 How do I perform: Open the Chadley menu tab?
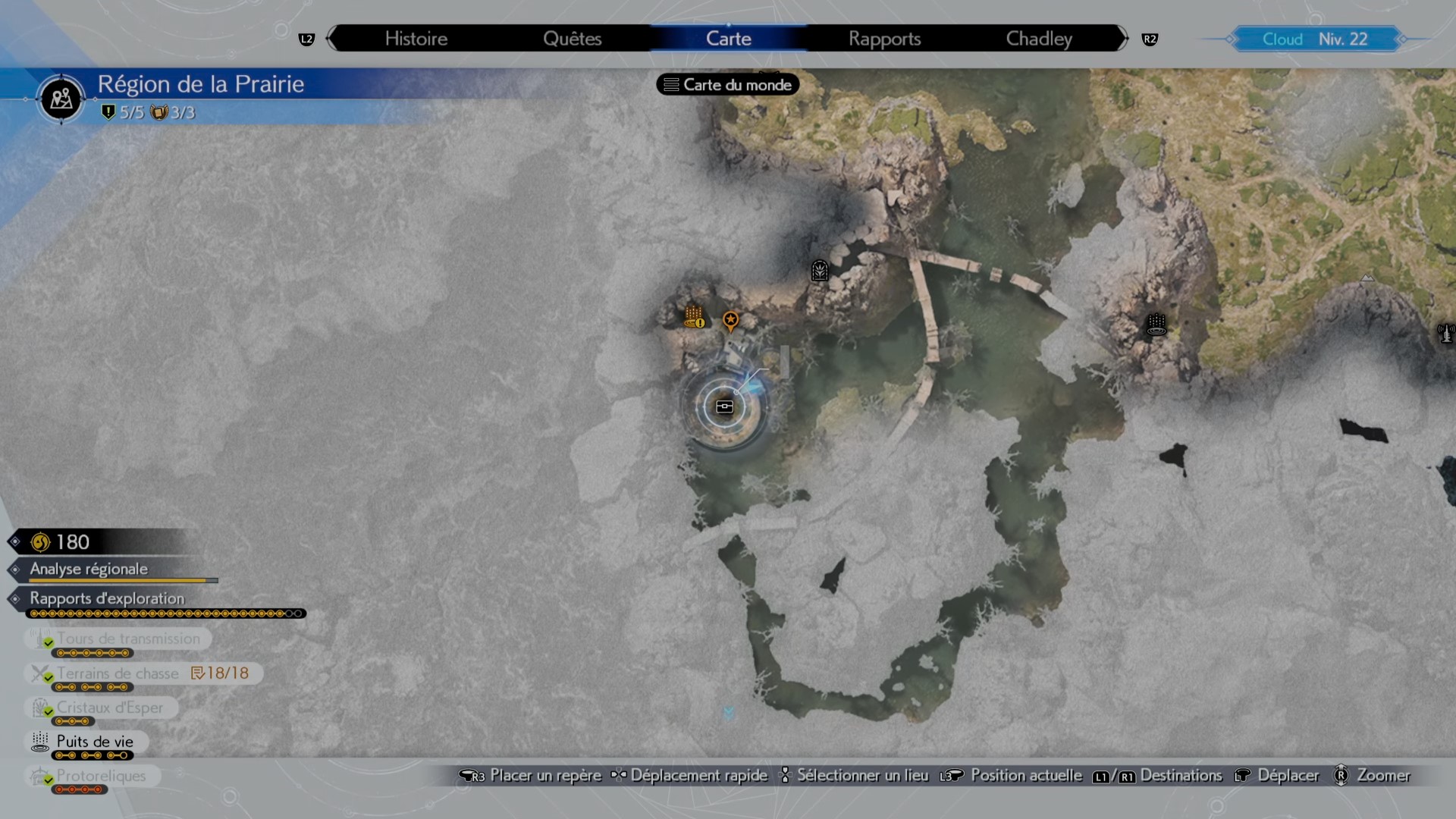[x=1038, y=38]
